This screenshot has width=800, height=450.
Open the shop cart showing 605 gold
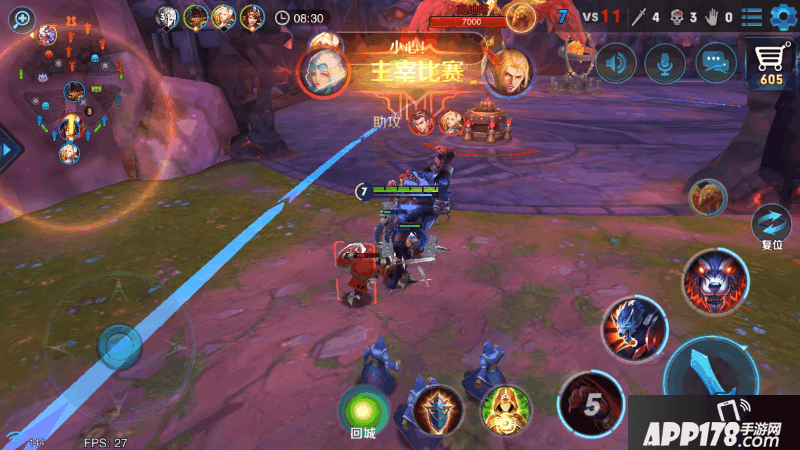point(770,63)
